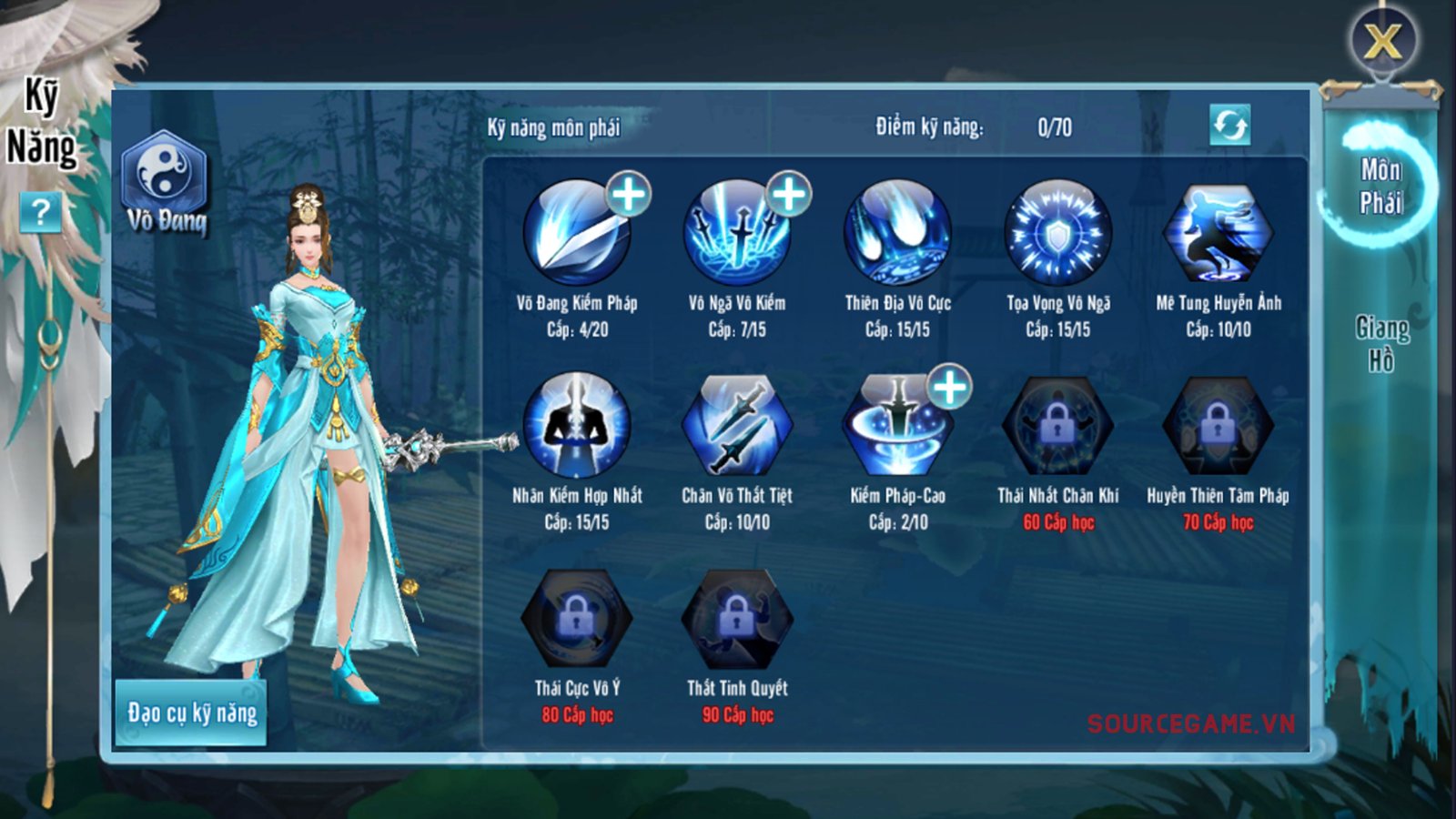Inspect the locked Huyền Thiên Tâm Pháp skill
This screenshot has width=1456, height=819.
[1218, 425]
